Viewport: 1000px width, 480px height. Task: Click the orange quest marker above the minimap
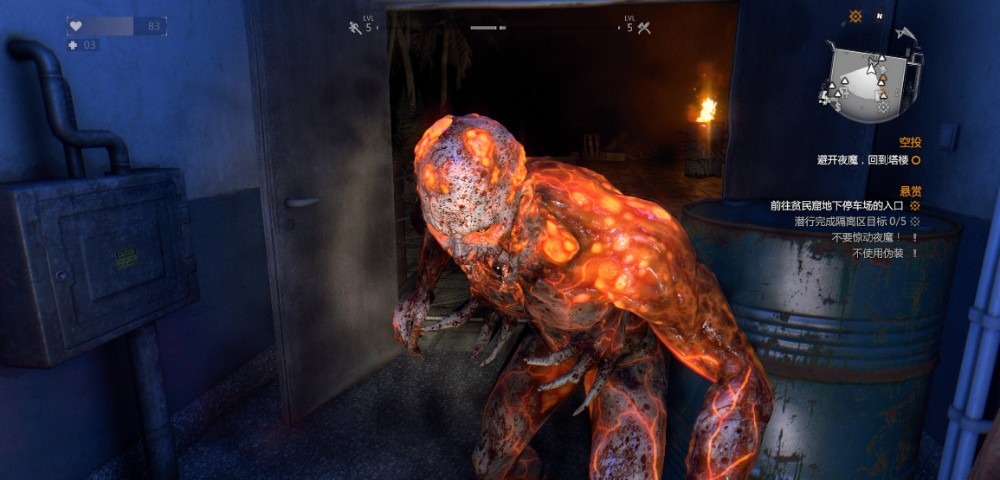pos(855,17)
